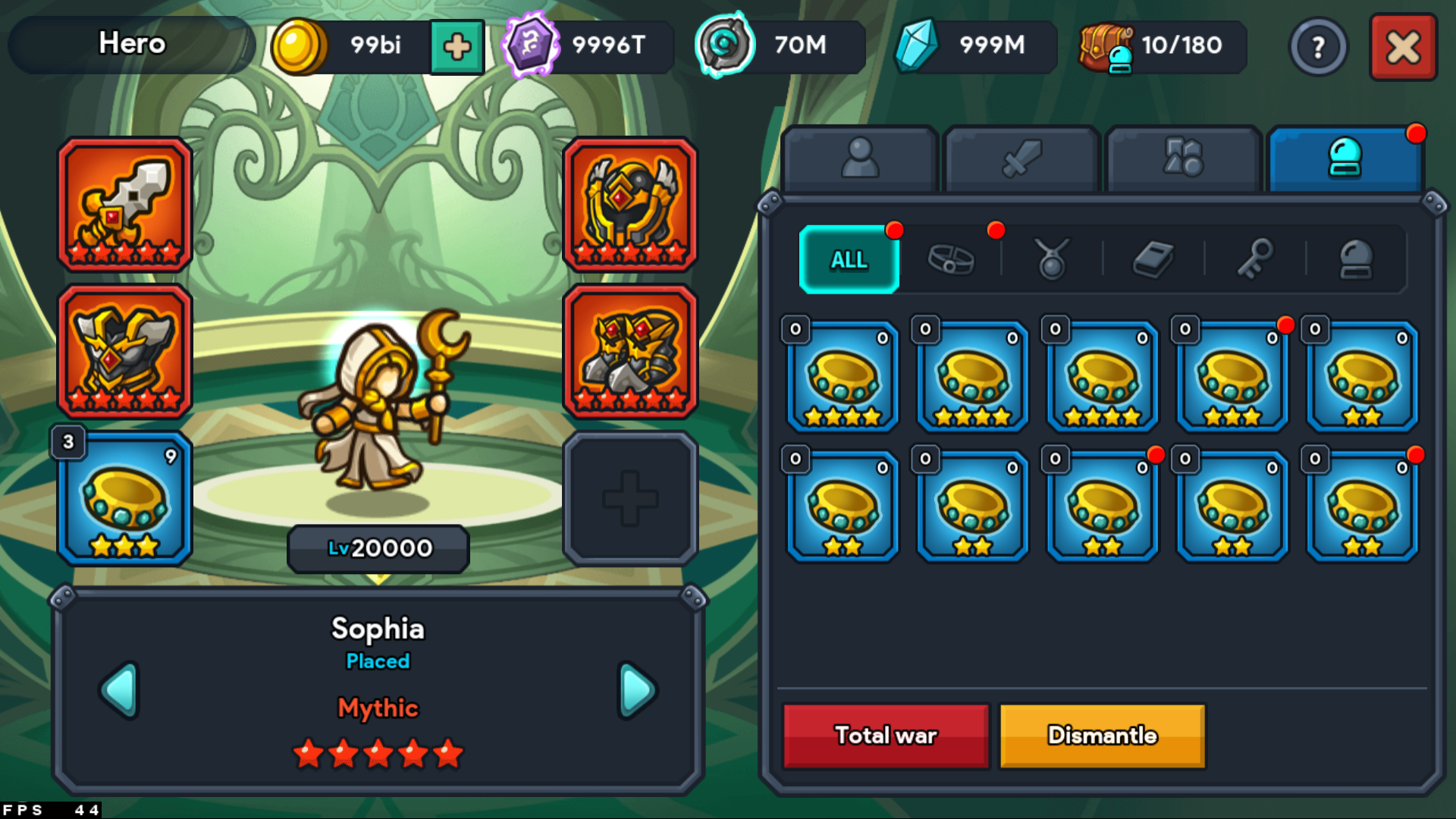1456x819 pixels.
Task: Filter by the bracelet icon
Action: pyautogui.click(x=950, y=259)
